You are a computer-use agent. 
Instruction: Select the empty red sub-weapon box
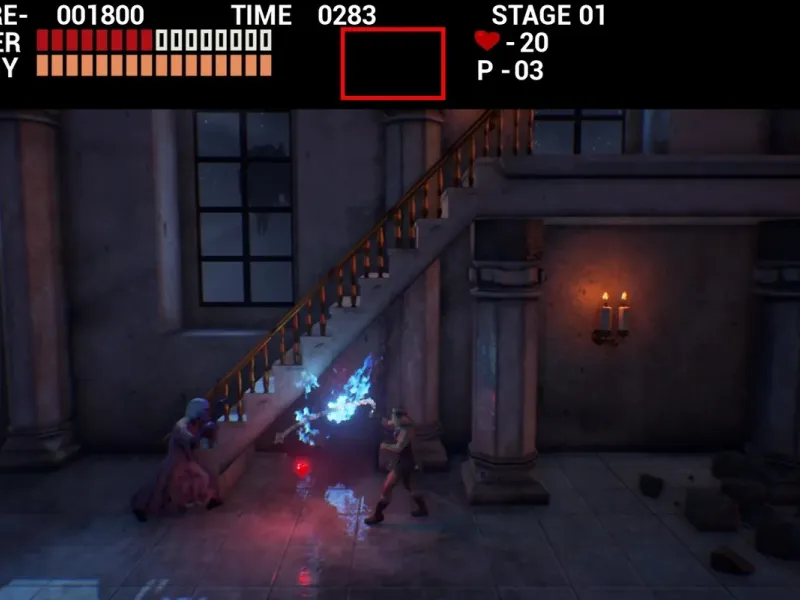click(393, 63)
